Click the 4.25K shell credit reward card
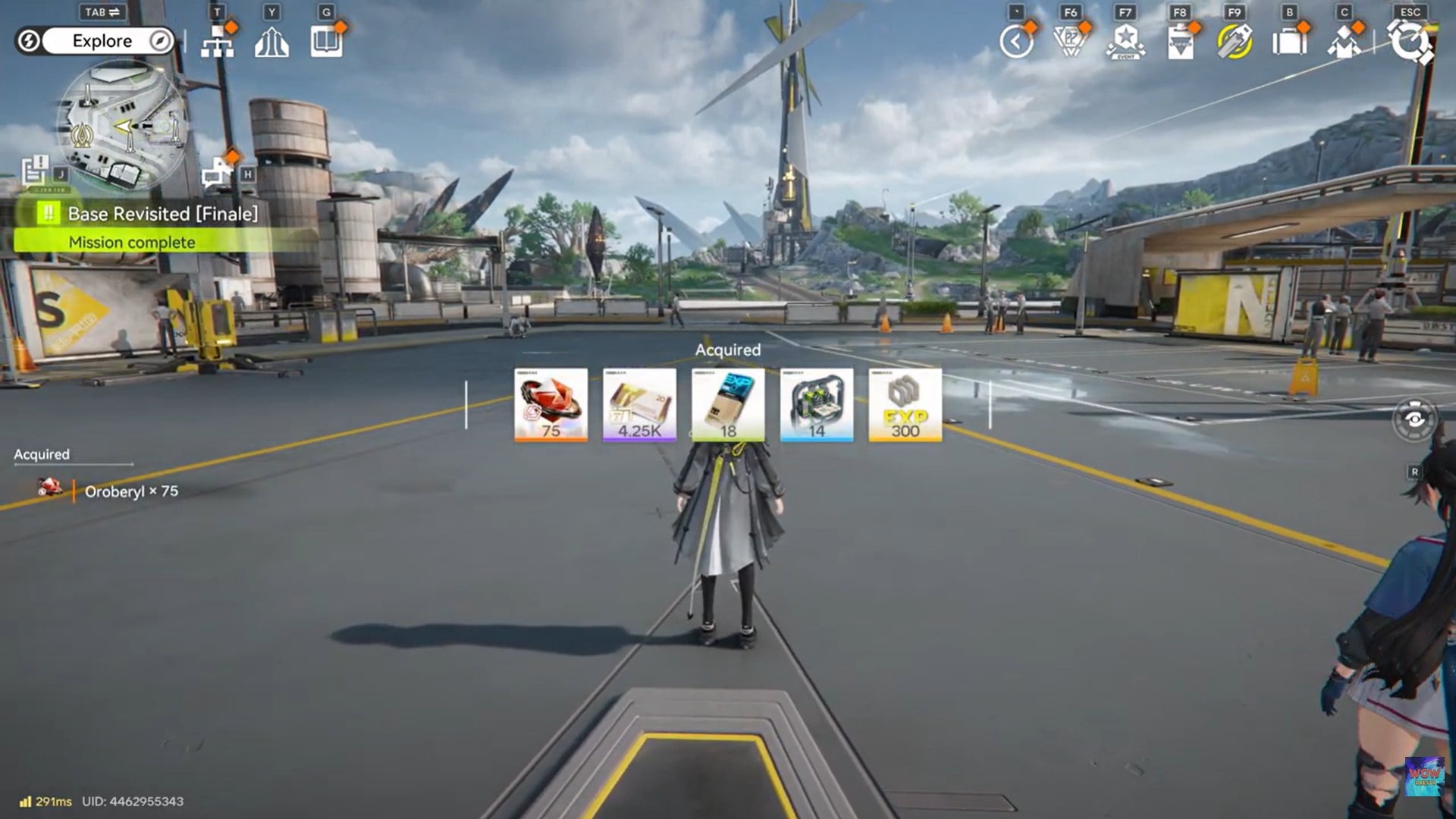The height and width of the screenshot is (819, 1456). [x=639, y=406]
